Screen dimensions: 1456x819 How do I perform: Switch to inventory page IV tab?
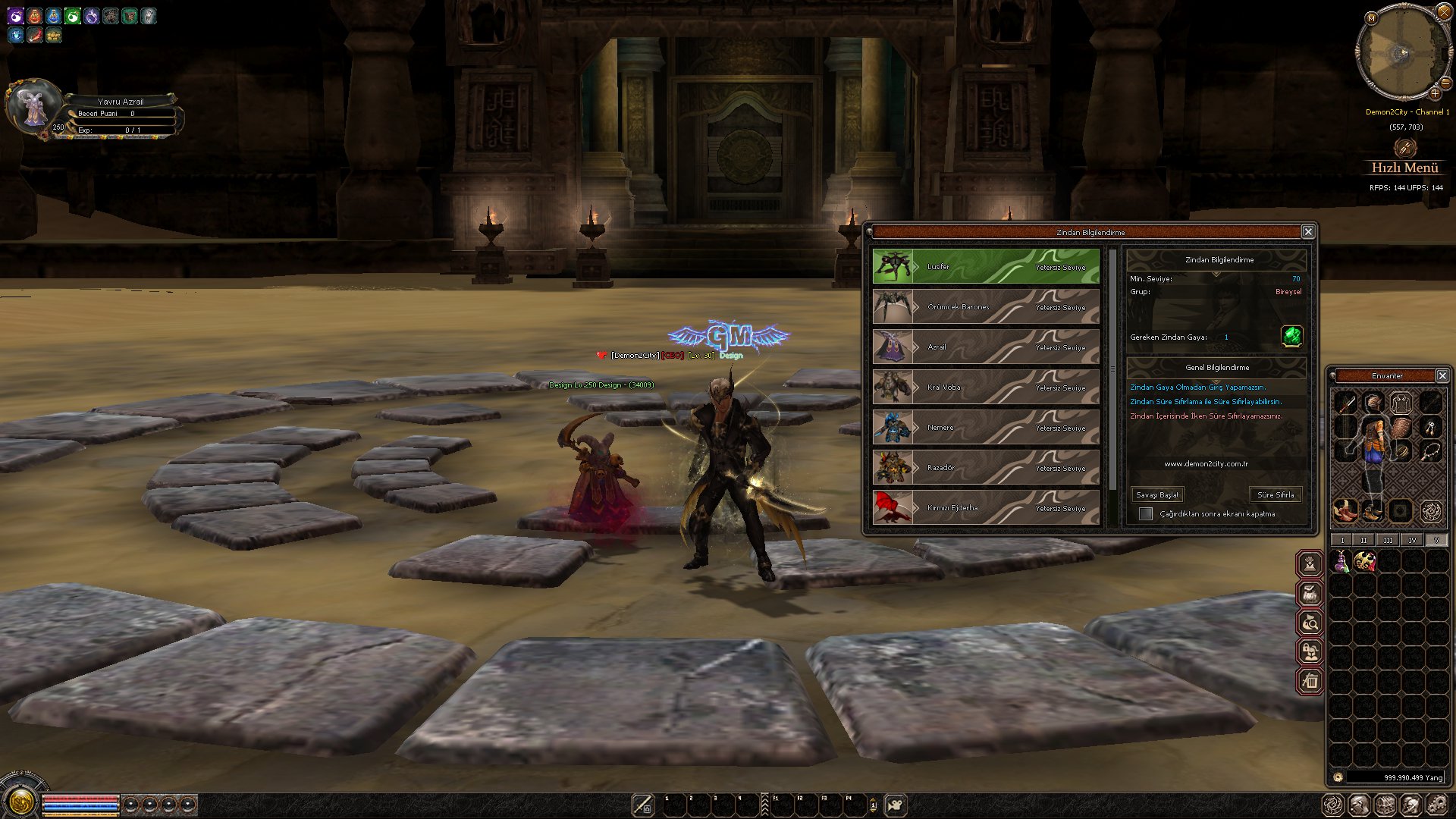pos(1412,540)
